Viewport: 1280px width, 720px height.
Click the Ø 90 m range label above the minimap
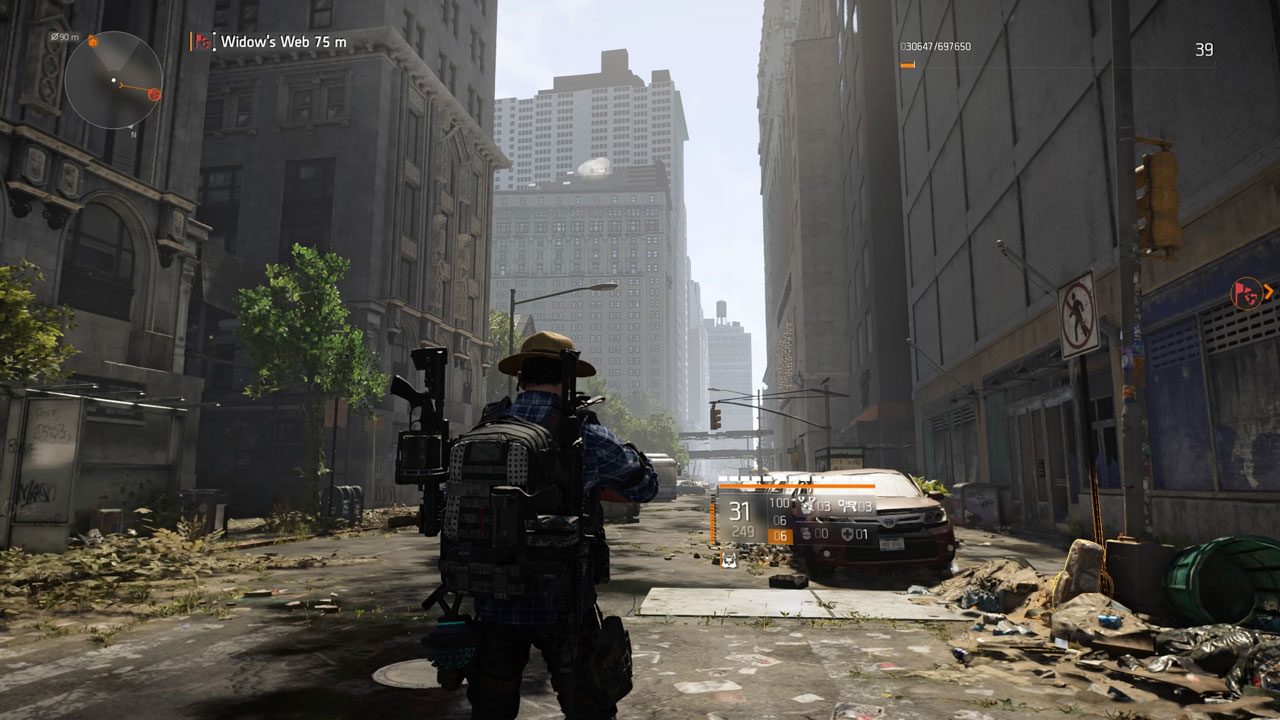coord(64,37)
